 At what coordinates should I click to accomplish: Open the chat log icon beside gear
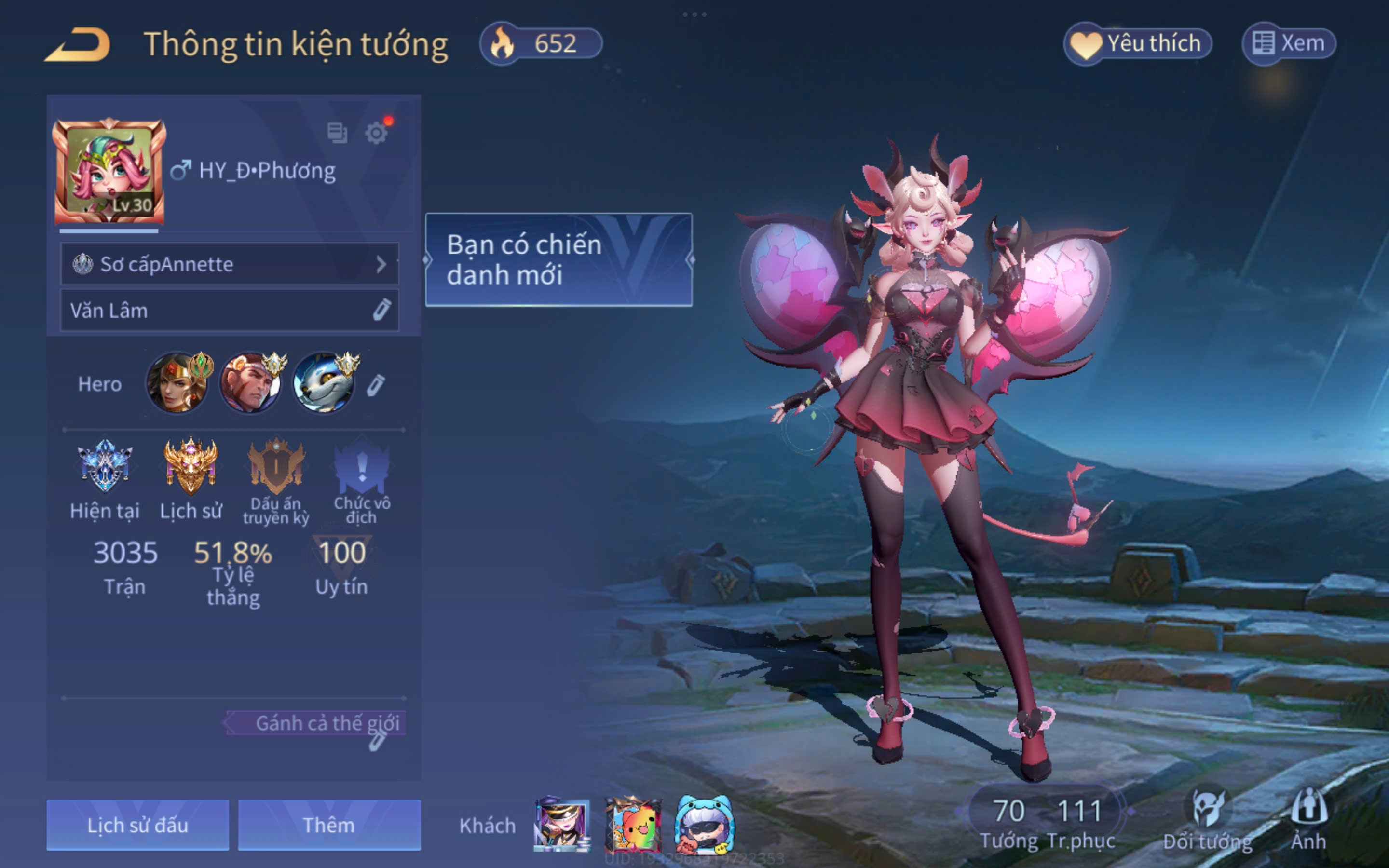(337, 133)
